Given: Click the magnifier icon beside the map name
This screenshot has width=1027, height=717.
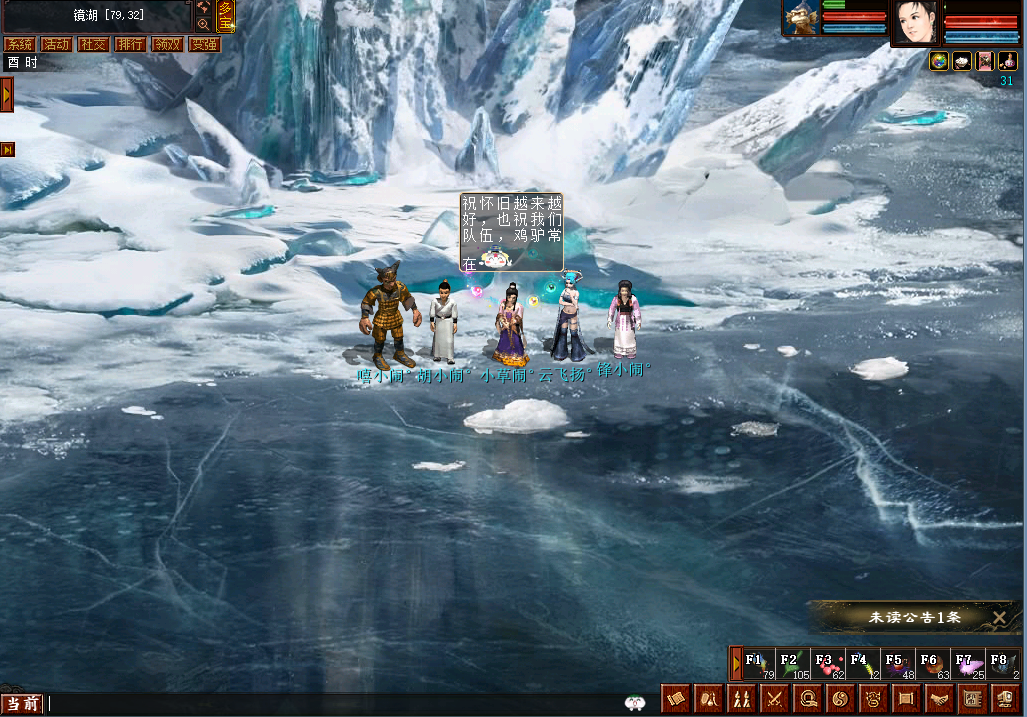Looking at the screenshot, I should 203,24.
